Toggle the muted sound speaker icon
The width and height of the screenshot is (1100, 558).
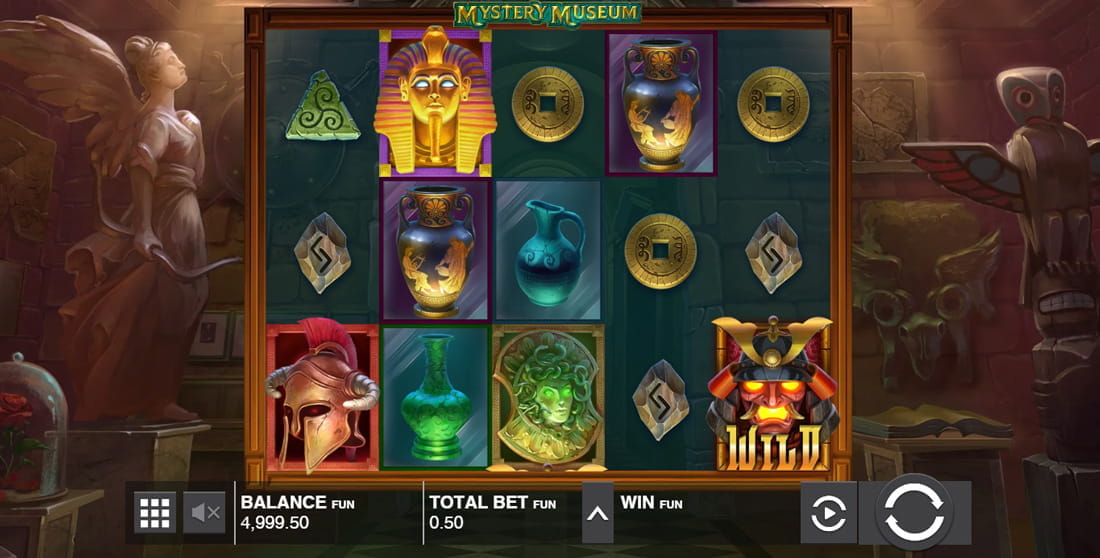(206, 512)
